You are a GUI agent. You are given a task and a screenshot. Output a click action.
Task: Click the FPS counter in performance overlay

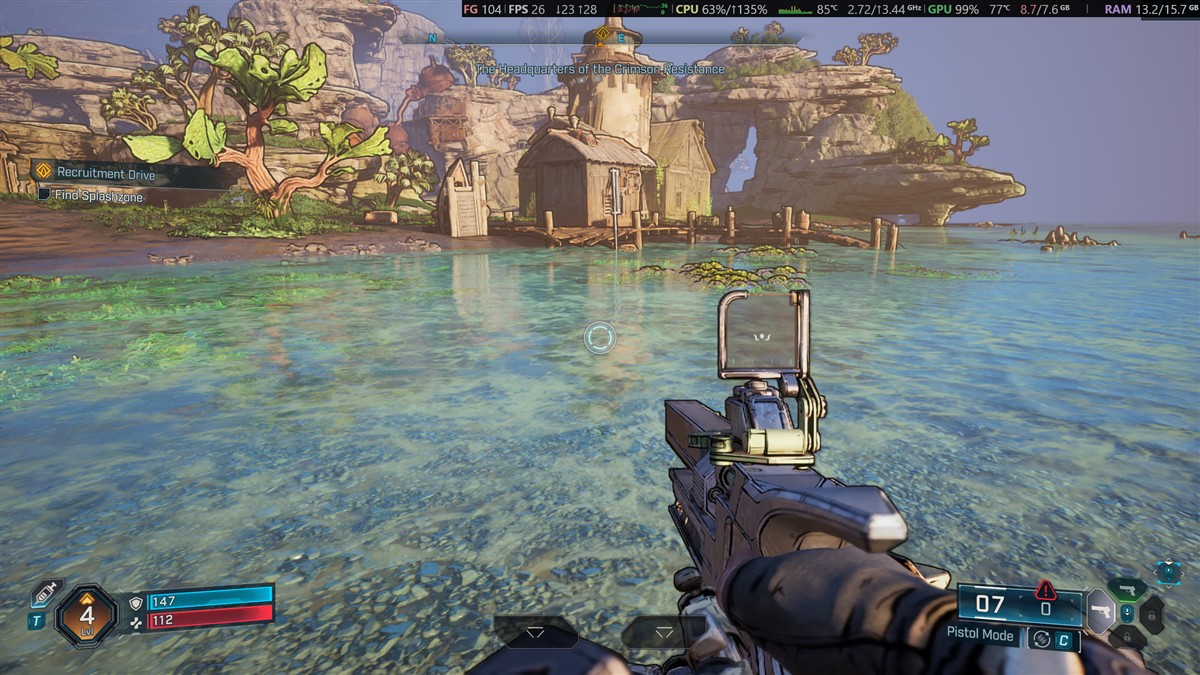[526, 9]
